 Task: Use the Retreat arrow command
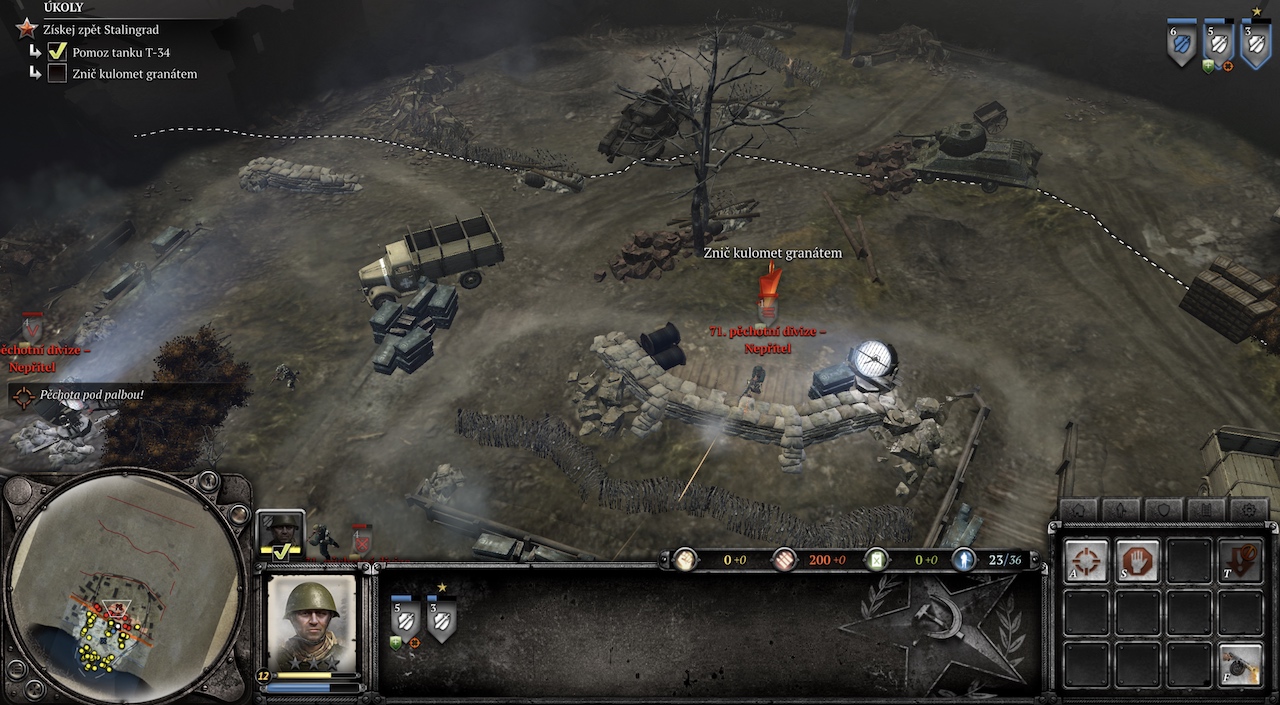1240,562
